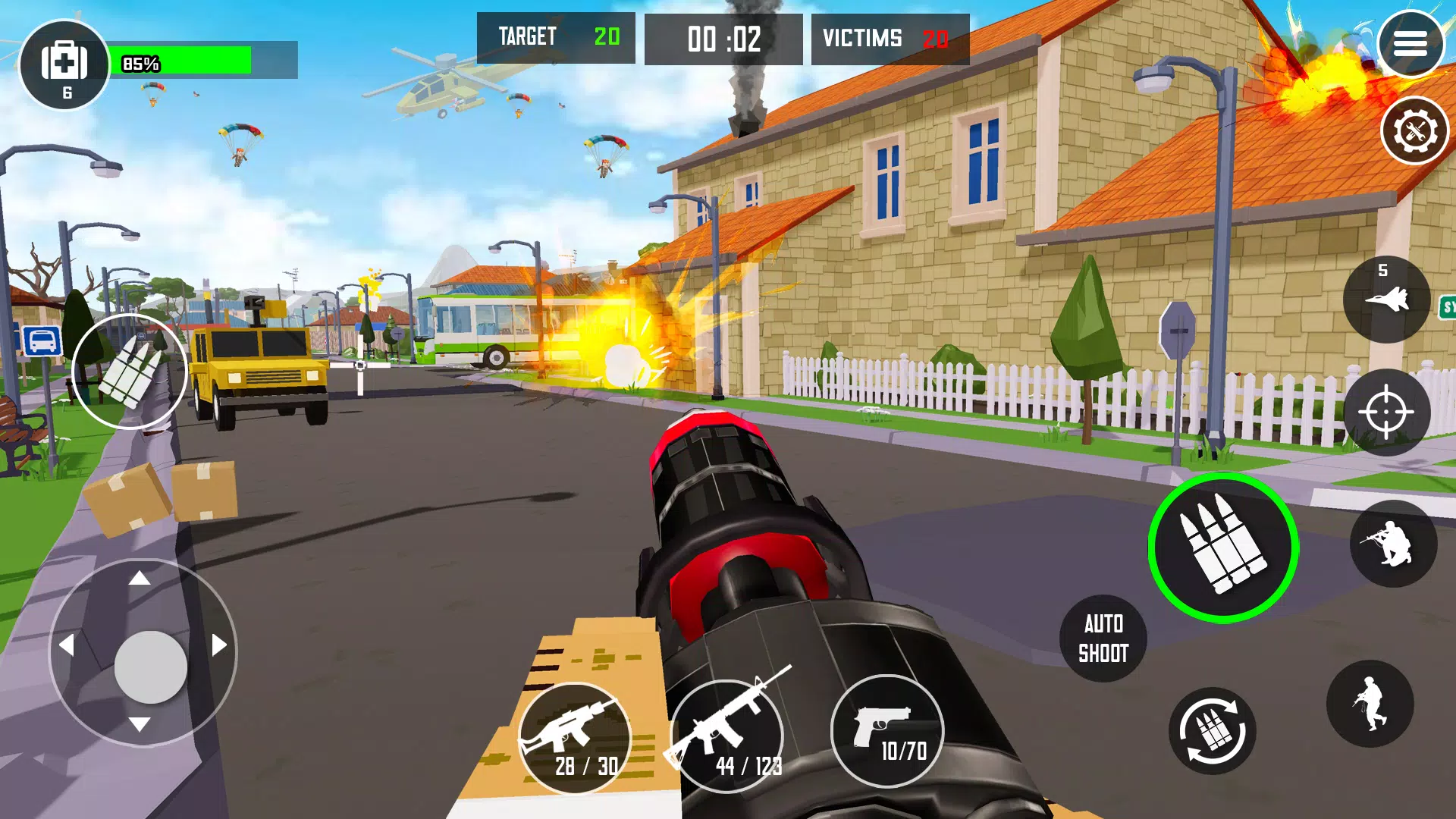This screenshot has width=1456, height=819.
Task: Open the hamburger menu
Action: 1412,43
